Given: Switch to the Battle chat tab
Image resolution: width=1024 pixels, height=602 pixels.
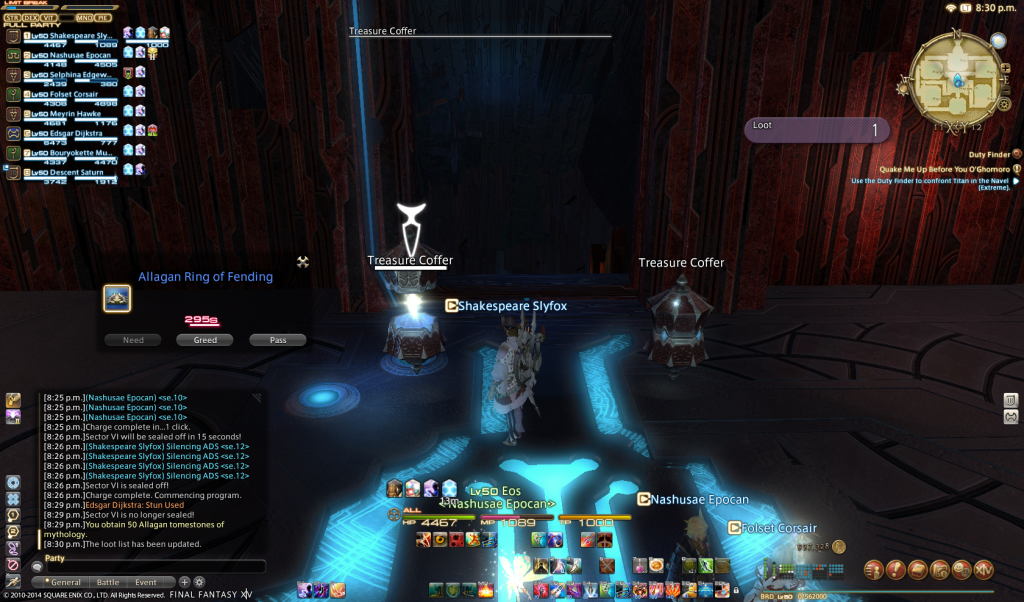Looking at the screenshot, I should (108, 582).
